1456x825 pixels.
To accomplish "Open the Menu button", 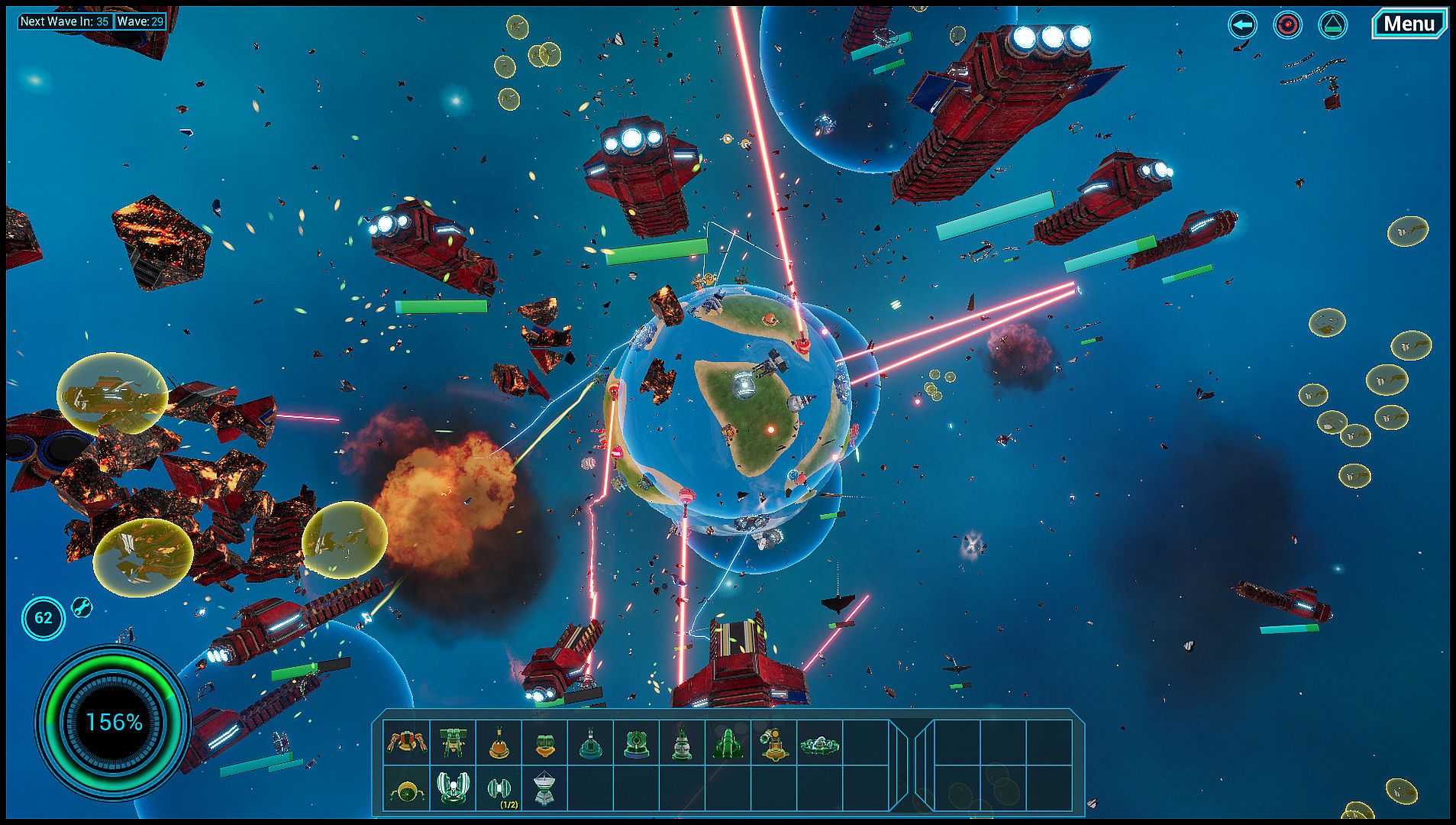I will (x=1409, y=24).
